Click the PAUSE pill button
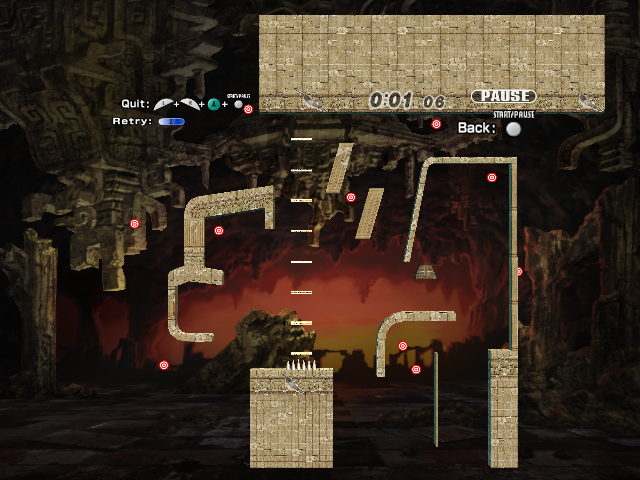Screen dimensions: 640x480 pyautogui.click(x=503, y=96)
